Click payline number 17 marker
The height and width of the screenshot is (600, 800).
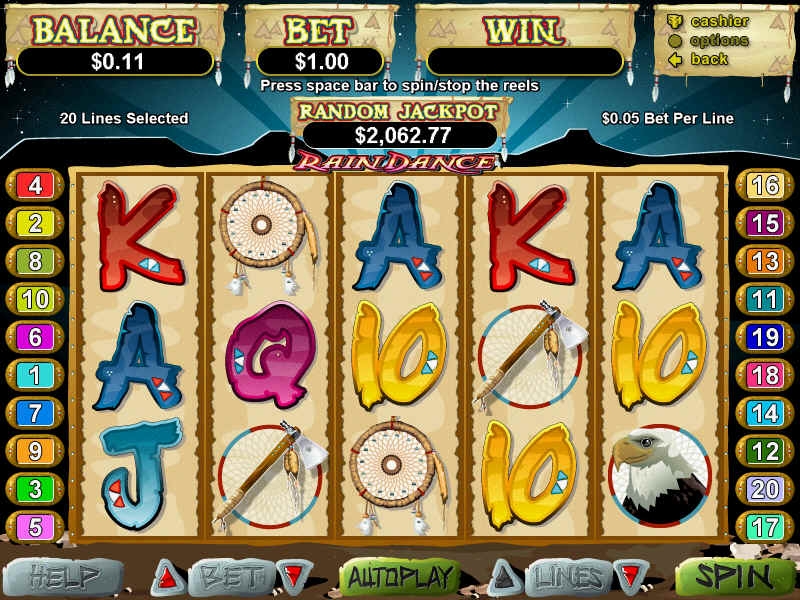point(765,526)
